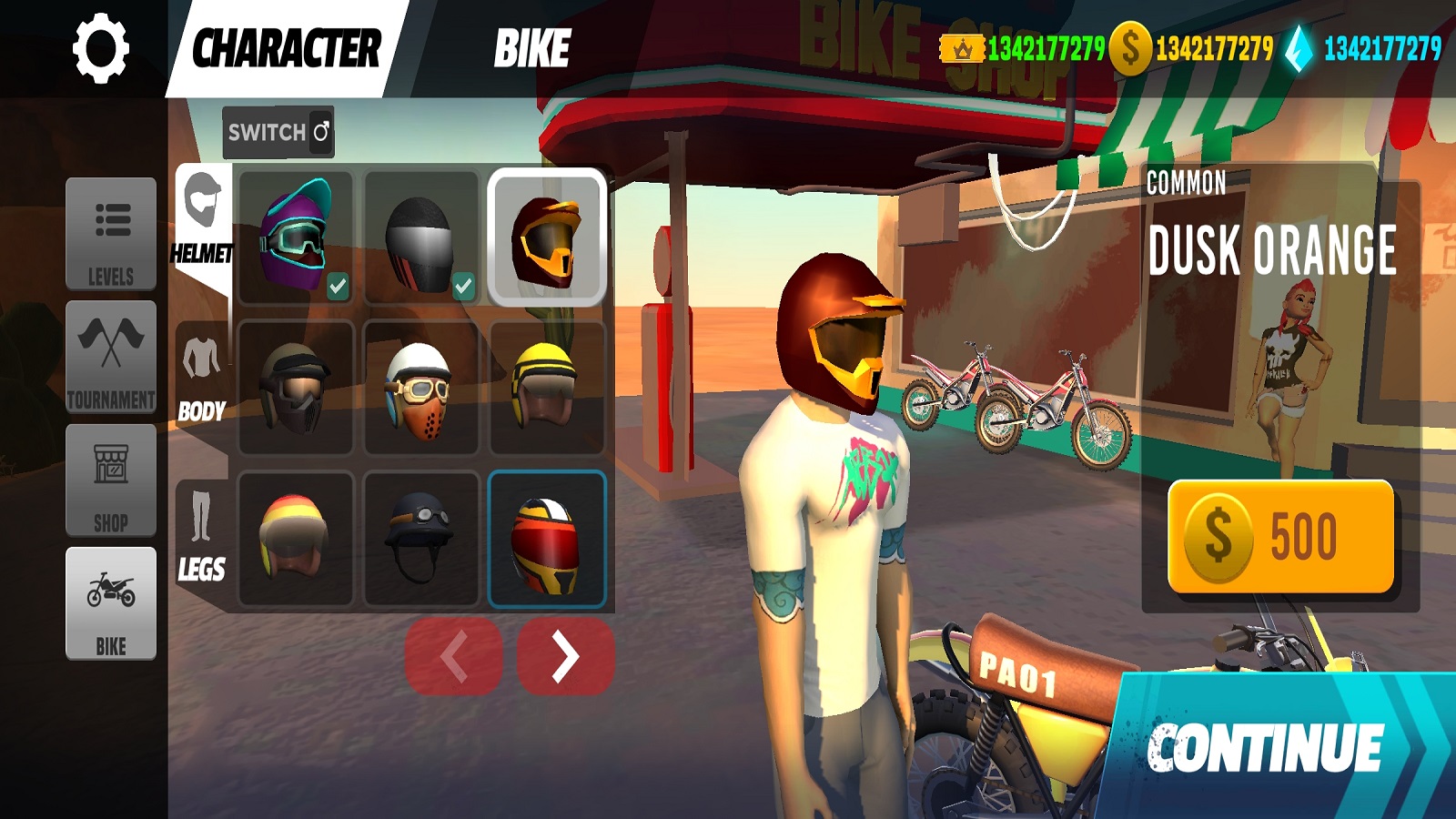Pick the yellow striped open-face helmet
Screen dimensions: 1456x819
click(x=546, y=388)
